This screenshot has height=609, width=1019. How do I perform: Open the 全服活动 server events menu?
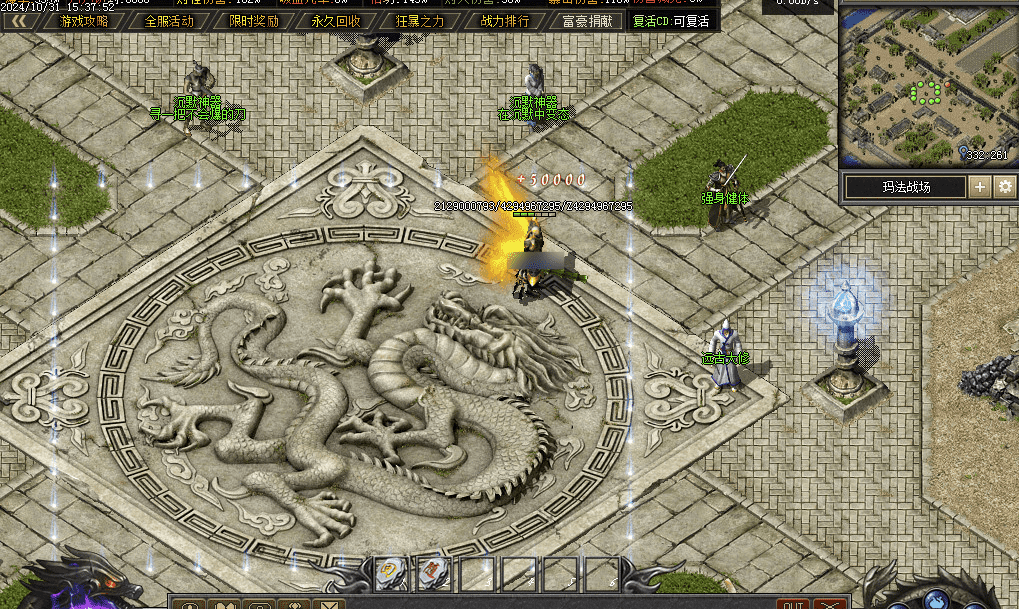[x=169, y=21]
